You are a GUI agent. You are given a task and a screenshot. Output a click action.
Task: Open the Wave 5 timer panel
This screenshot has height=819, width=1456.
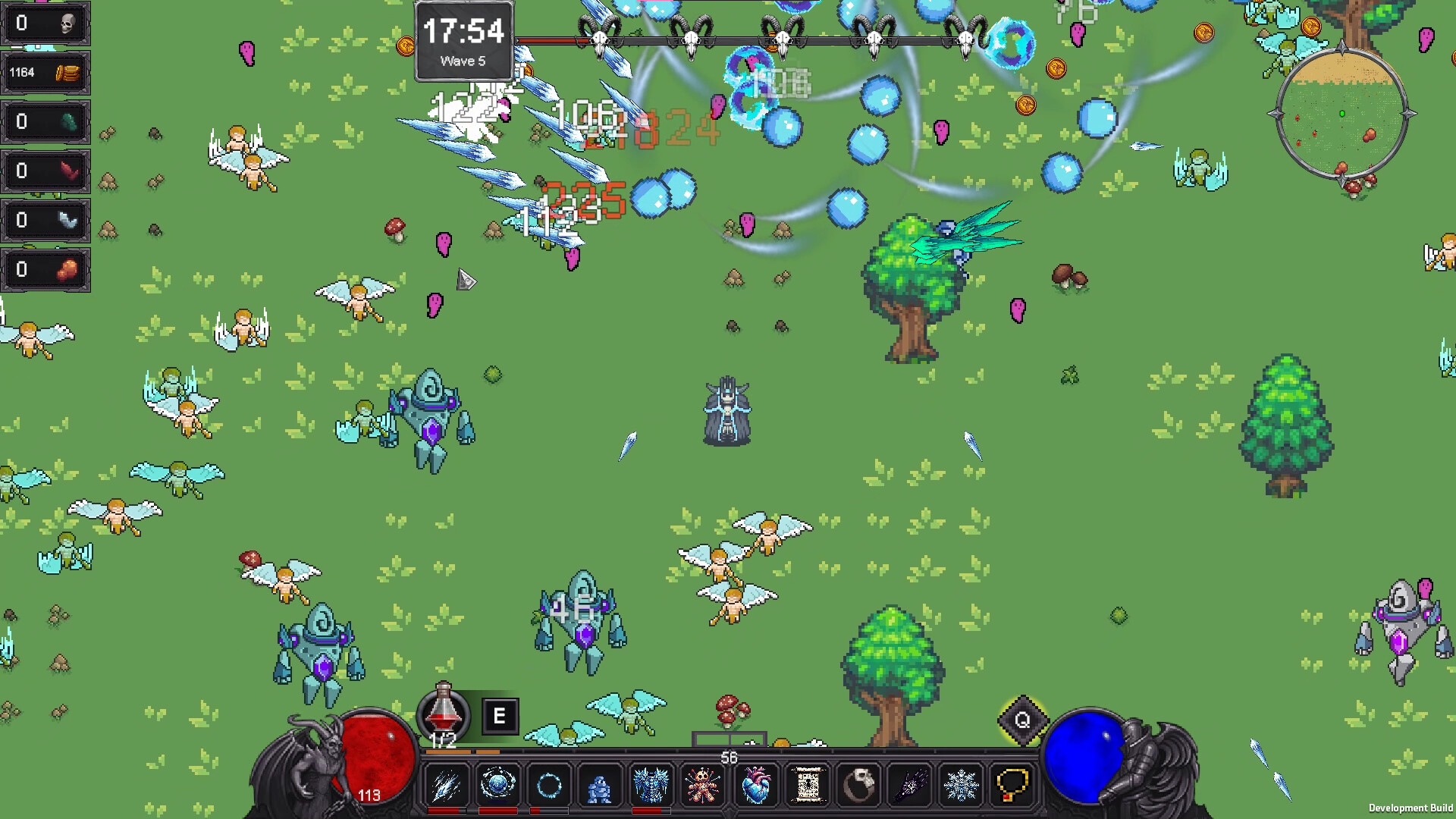463,42
